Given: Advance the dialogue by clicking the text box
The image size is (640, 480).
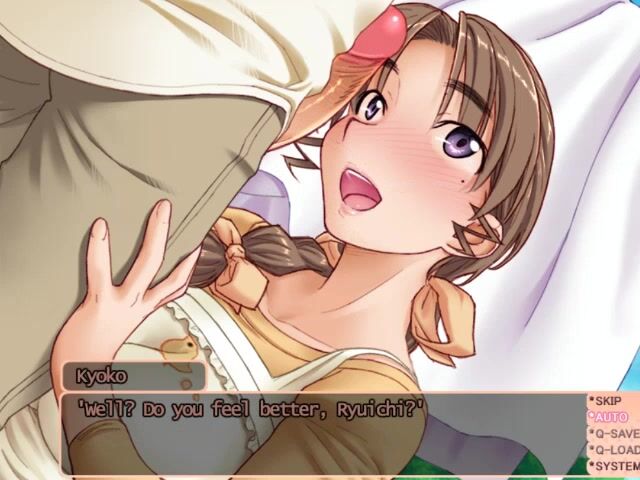Looking at the screenshot, I should pos(320,435).
